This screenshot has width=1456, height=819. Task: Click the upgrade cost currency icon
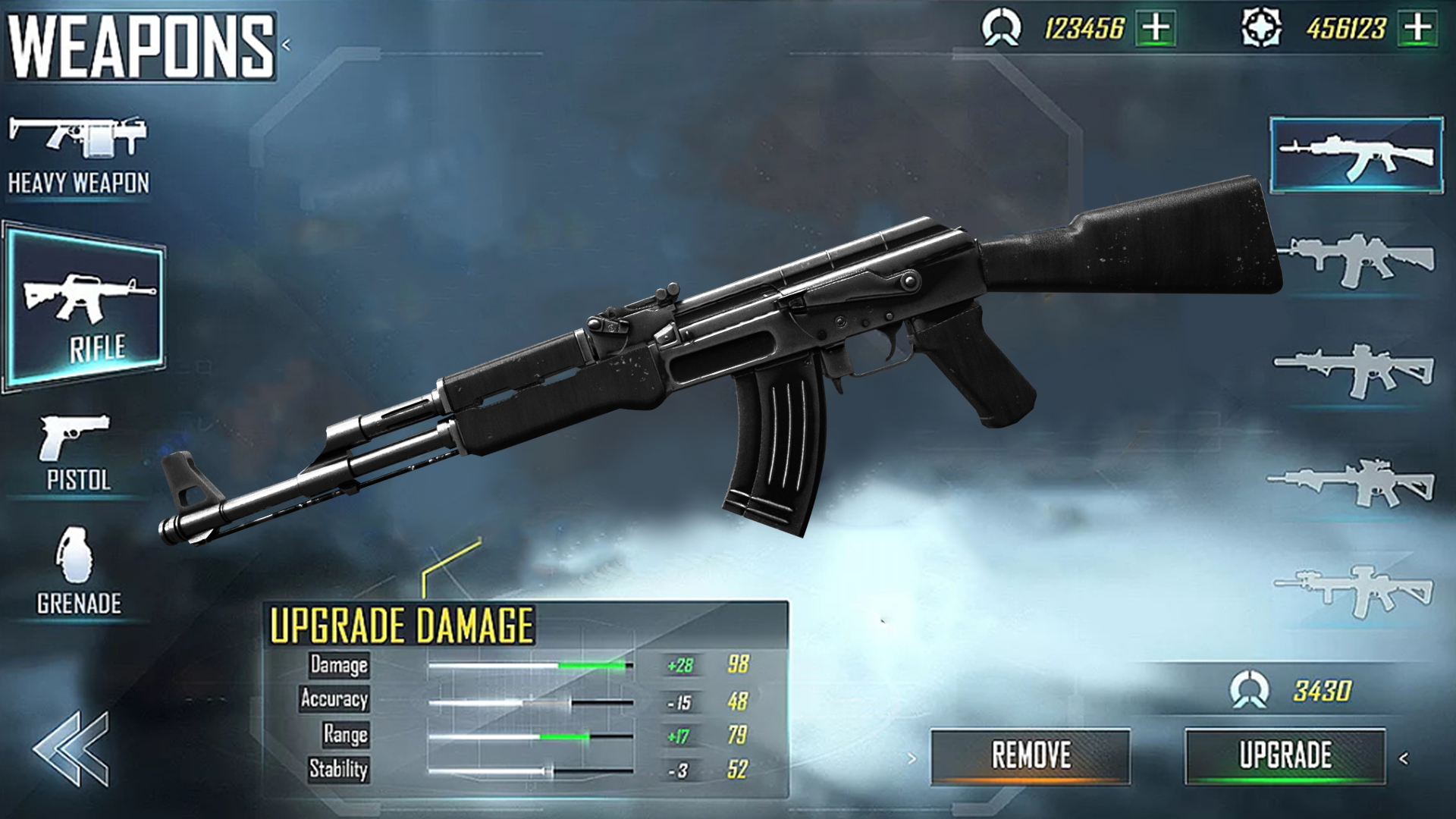(1249, 688)
